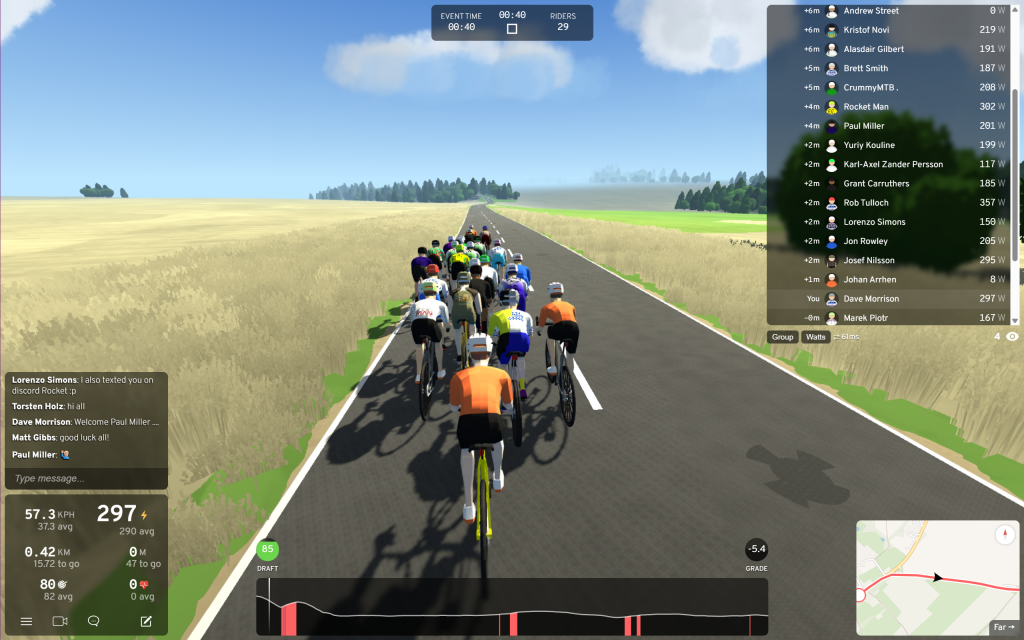Switch rider list to Group view

(783, 337)
